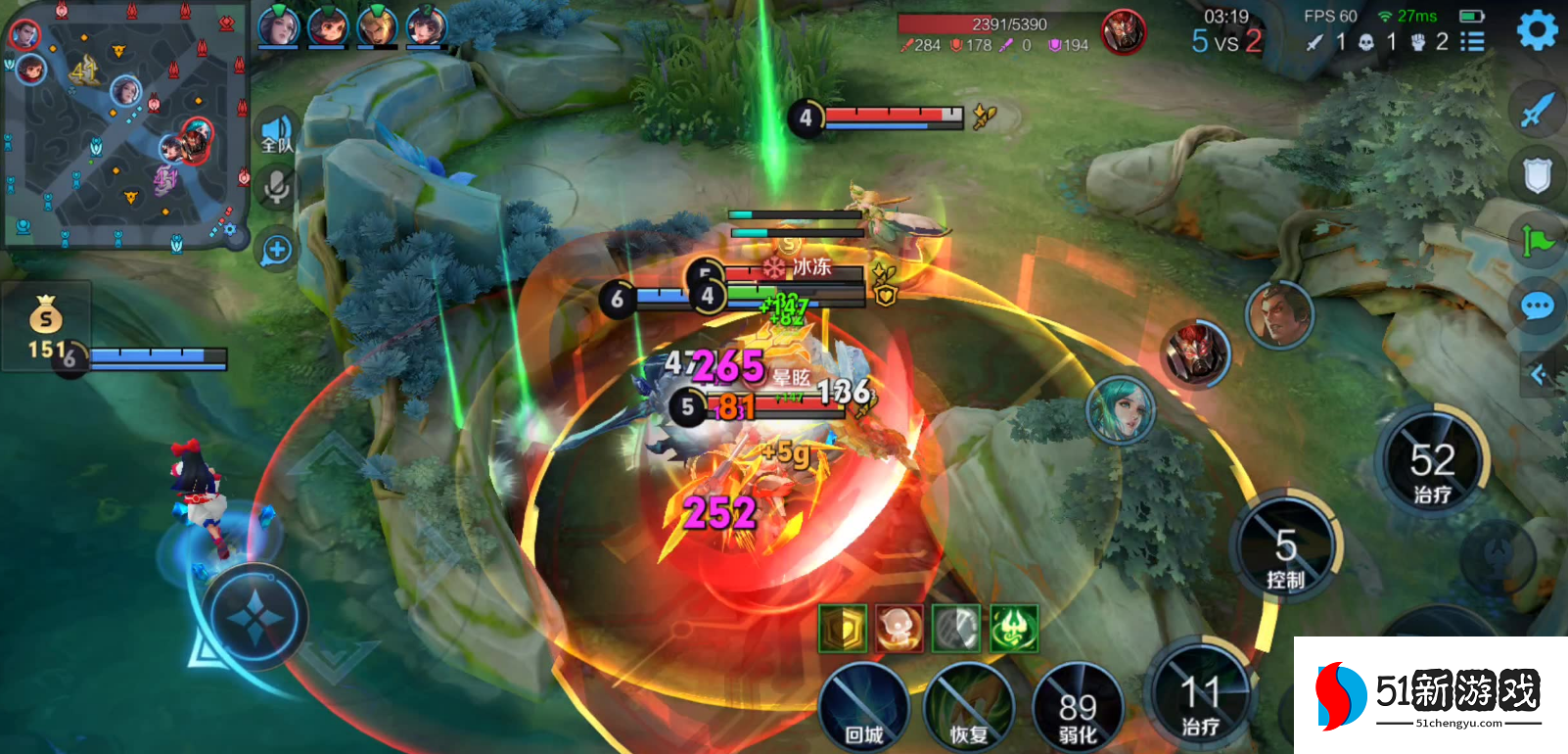
Task: Send the attack sword signal
Action: (1537, 110)
